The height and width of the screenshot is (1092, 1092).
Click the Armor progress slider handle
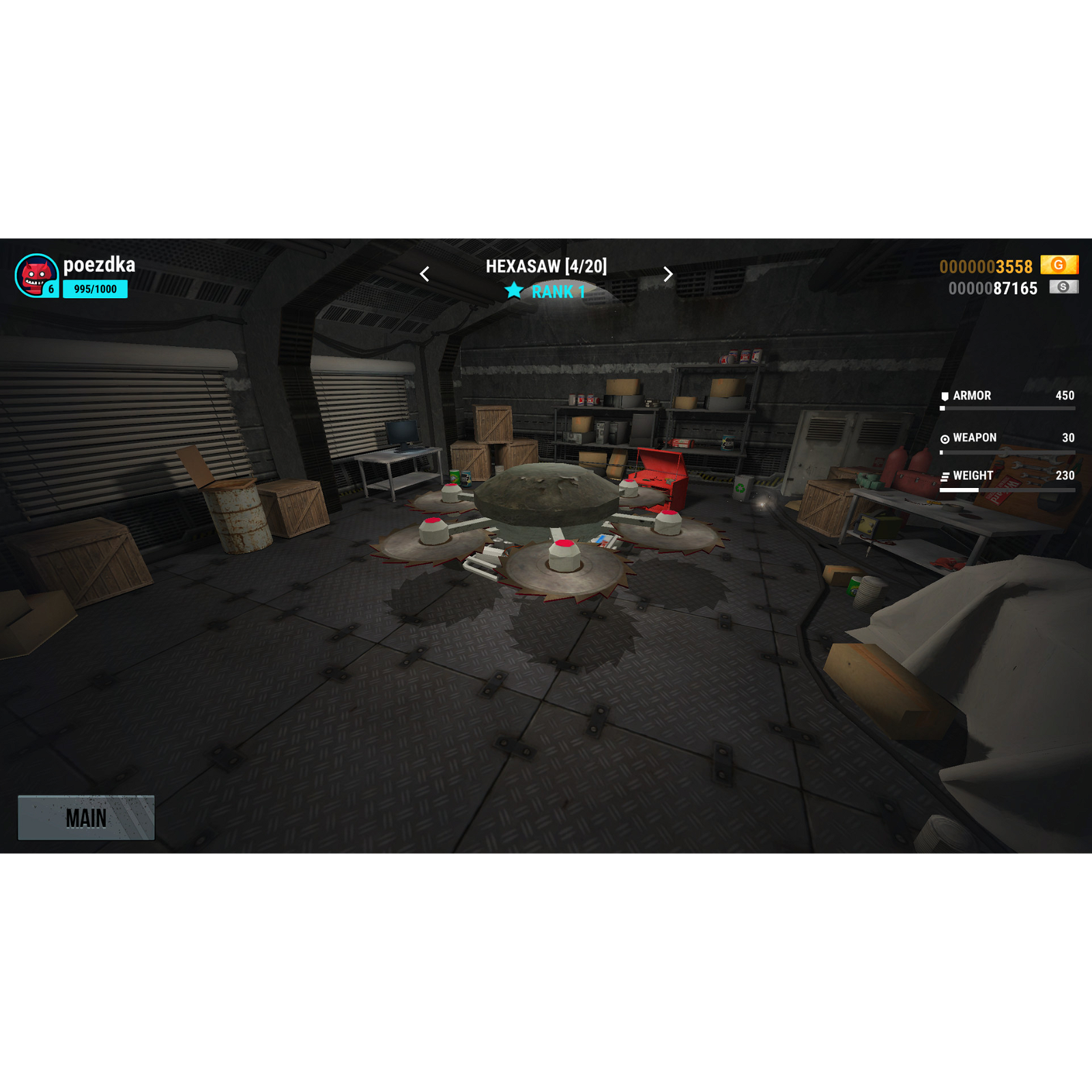point(943,408)
